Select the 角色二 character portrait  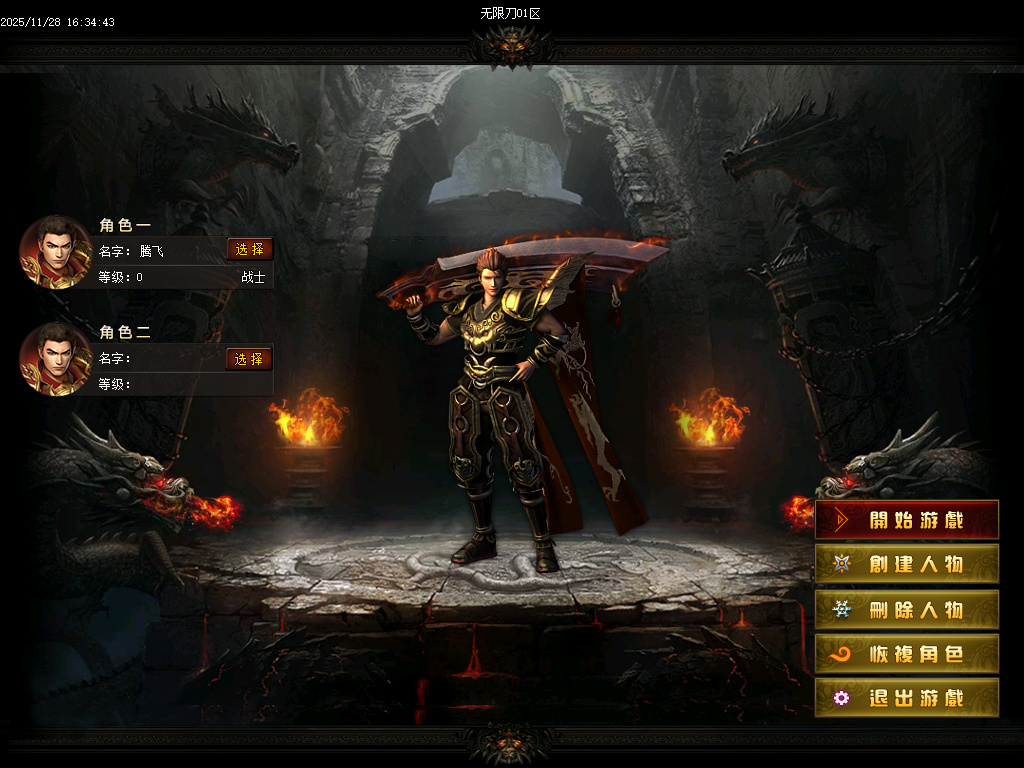tap(57, 359)
